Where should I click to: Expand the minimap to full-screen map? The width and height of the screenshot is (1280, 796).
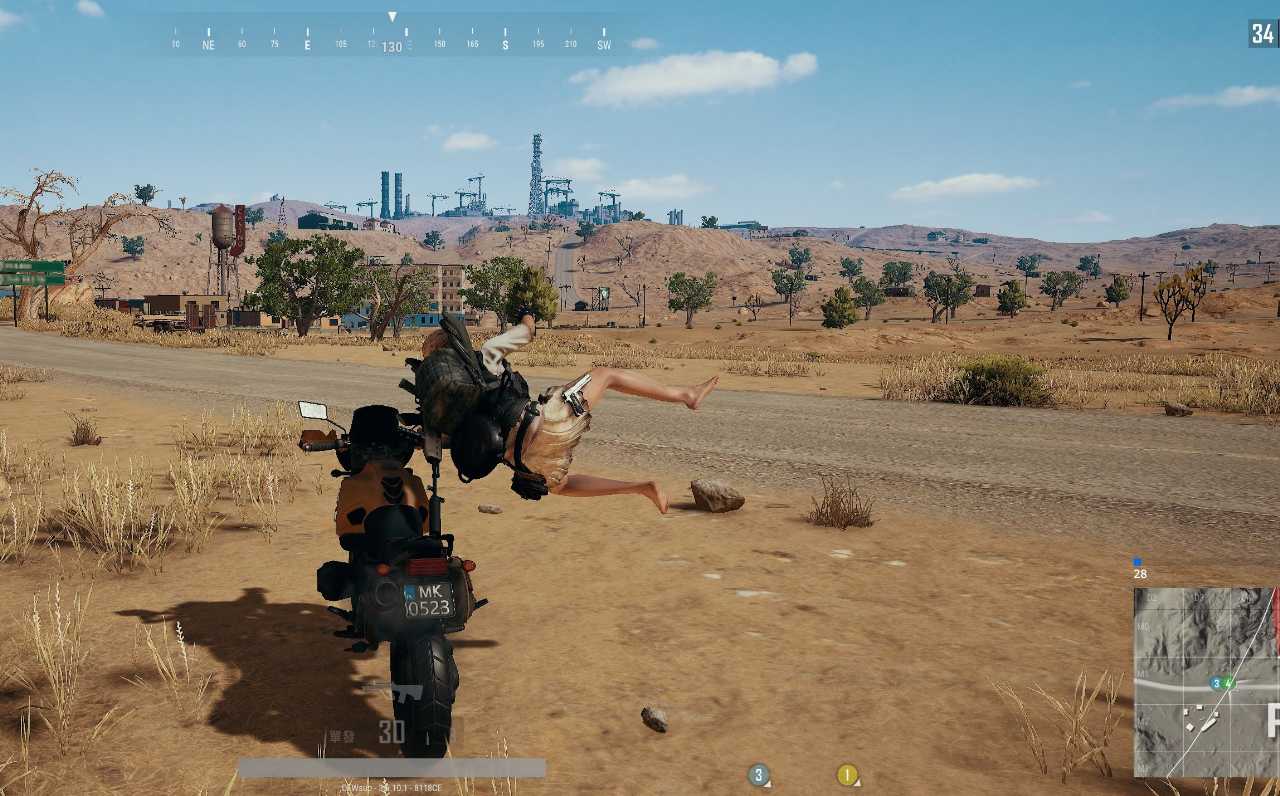tap(1205, 680)
